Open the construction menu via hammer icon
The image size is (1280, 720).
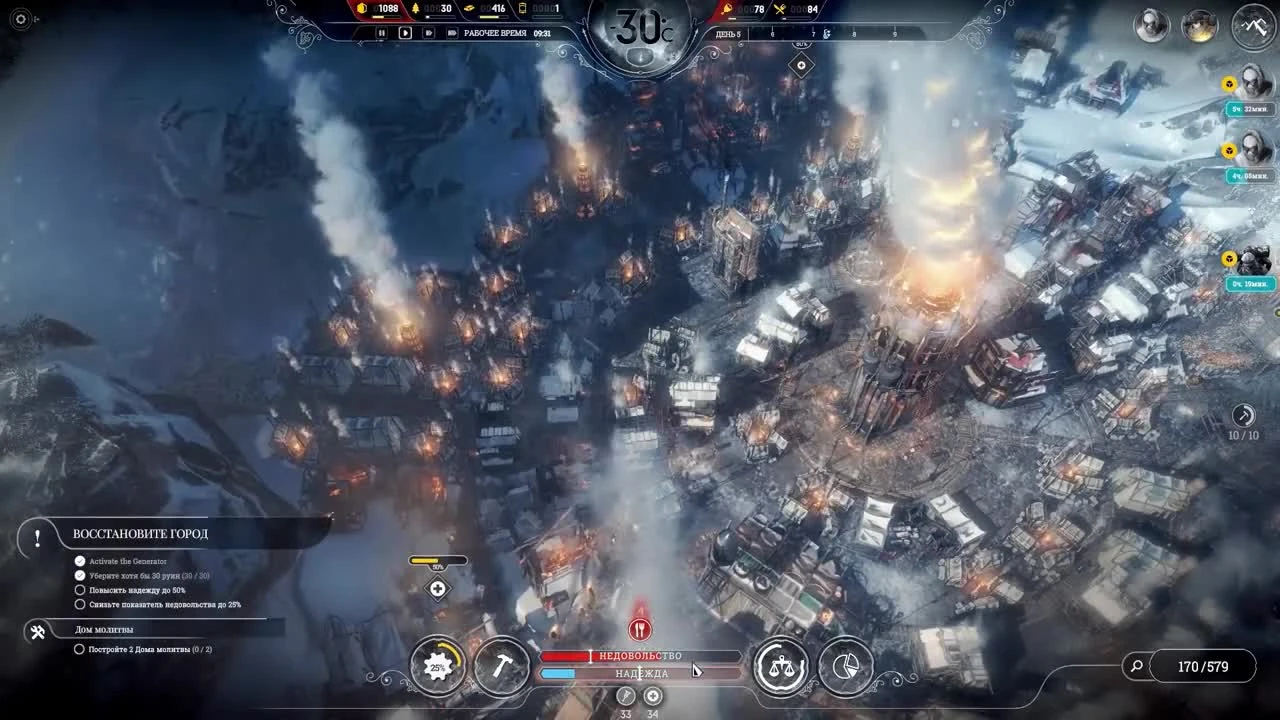point(503,665)
